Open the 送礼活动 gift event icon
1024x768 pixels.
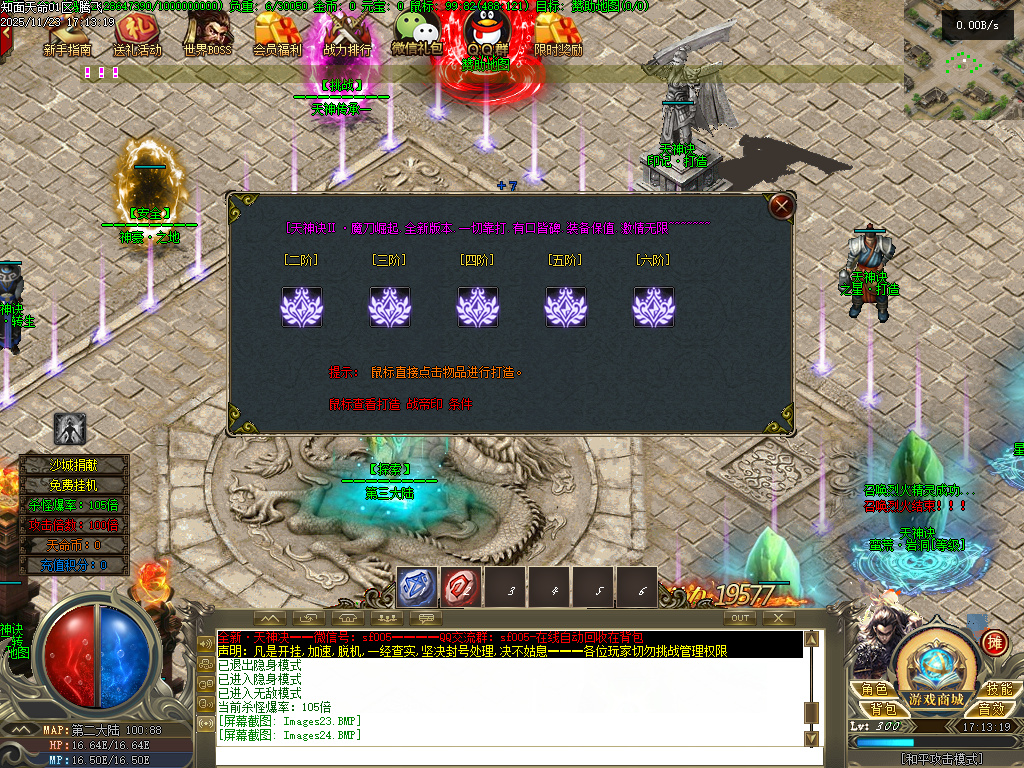(x=137, y=34)
